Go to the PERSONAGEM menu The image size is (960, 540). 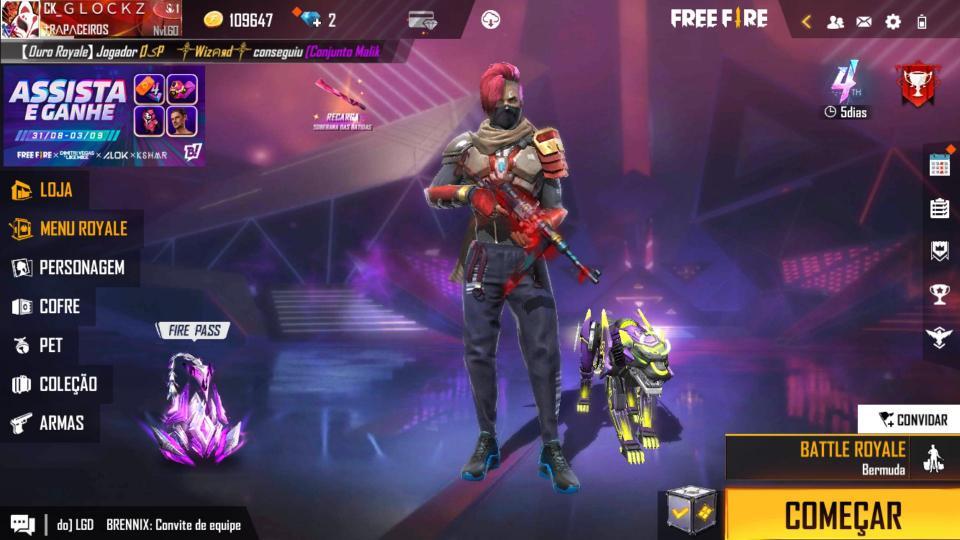[x=68, y=268]
